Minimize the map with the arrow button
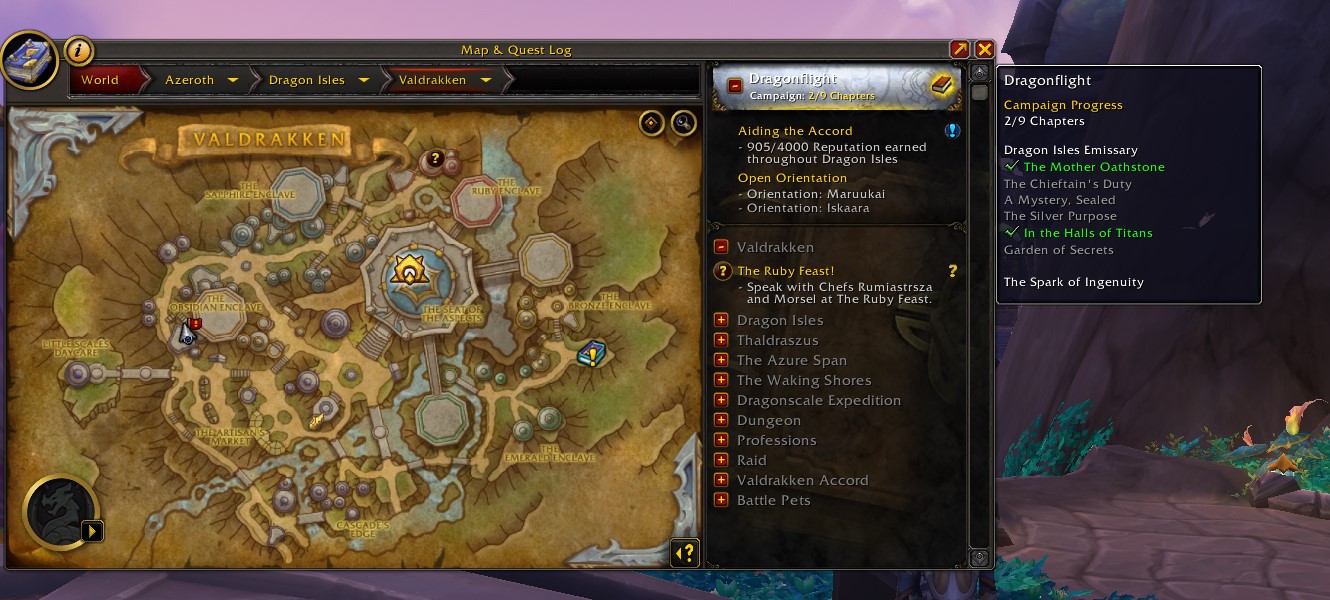Screen dimensions: 1330x600 tap(959, 49)
